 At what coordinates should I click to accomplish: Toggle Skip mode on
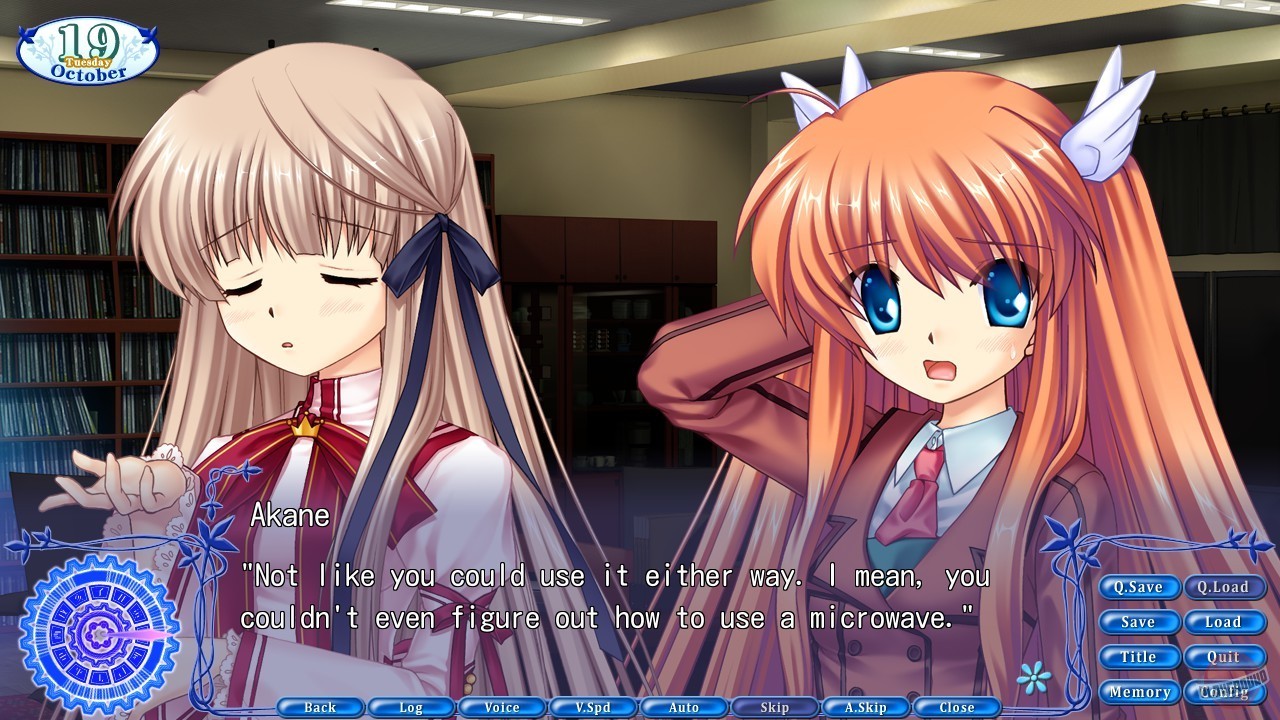click(774, 707)
